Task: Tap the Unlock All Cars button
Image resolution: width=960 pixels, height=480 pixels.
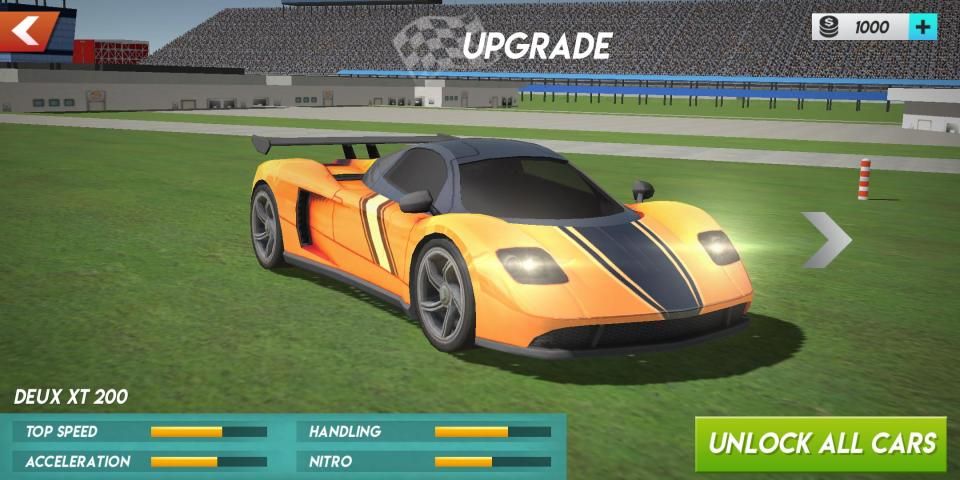Action: point(821,443)
